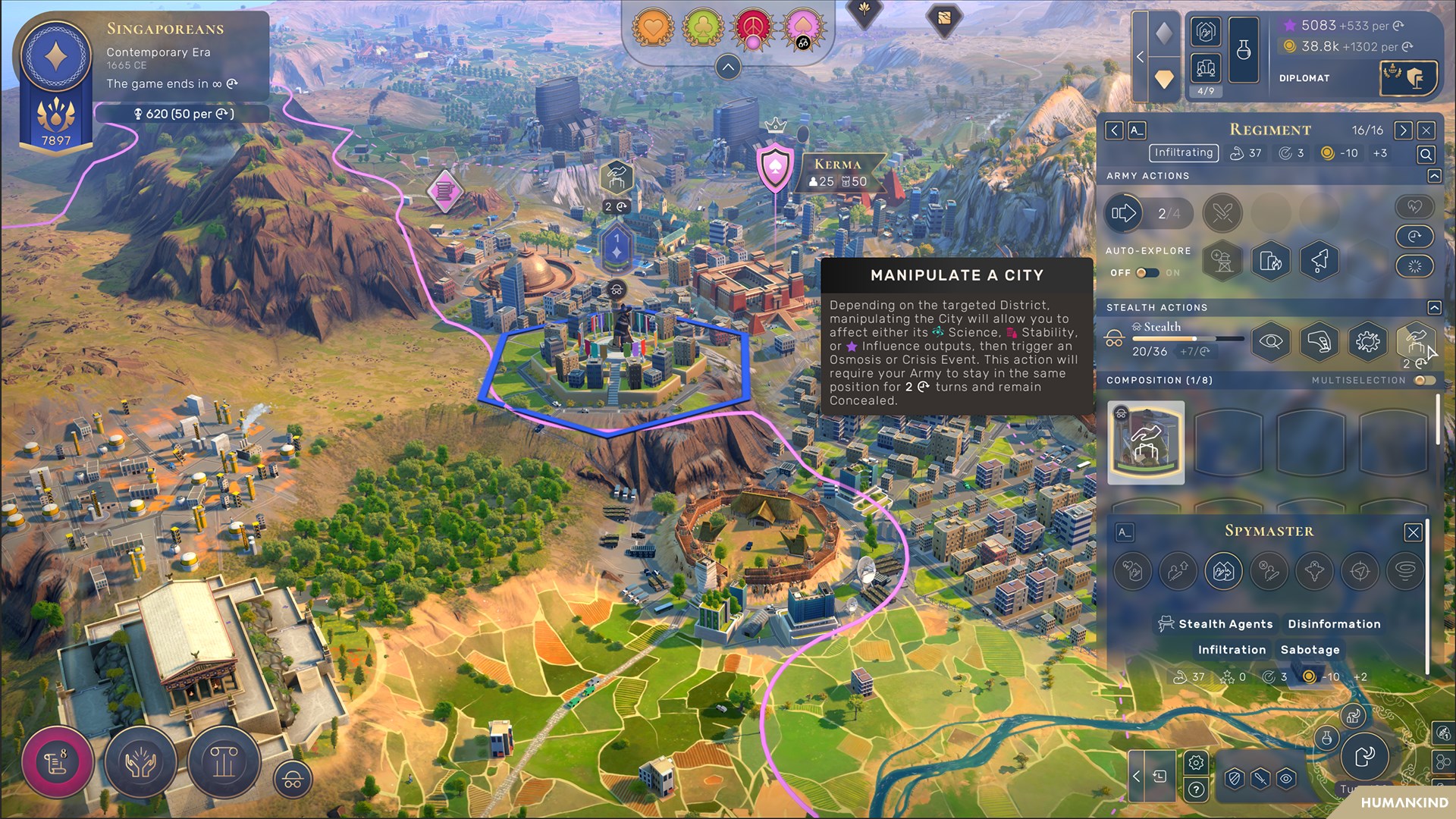Open the game settings gear
Screen dimensions: 1456x819
[x=1196, y=762]
